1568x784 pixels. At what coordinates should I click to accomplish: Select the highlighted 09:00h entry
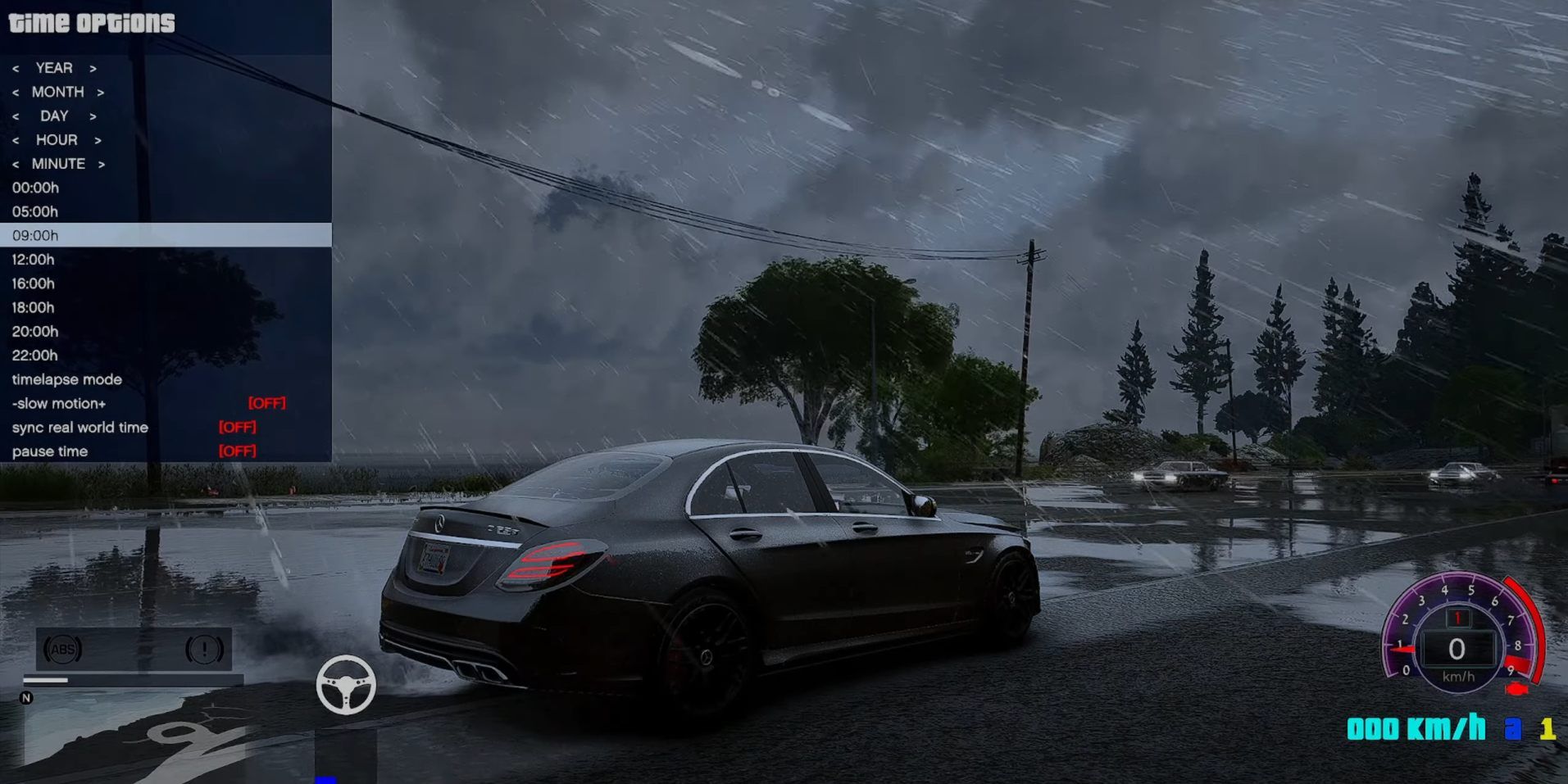[35, 235]
